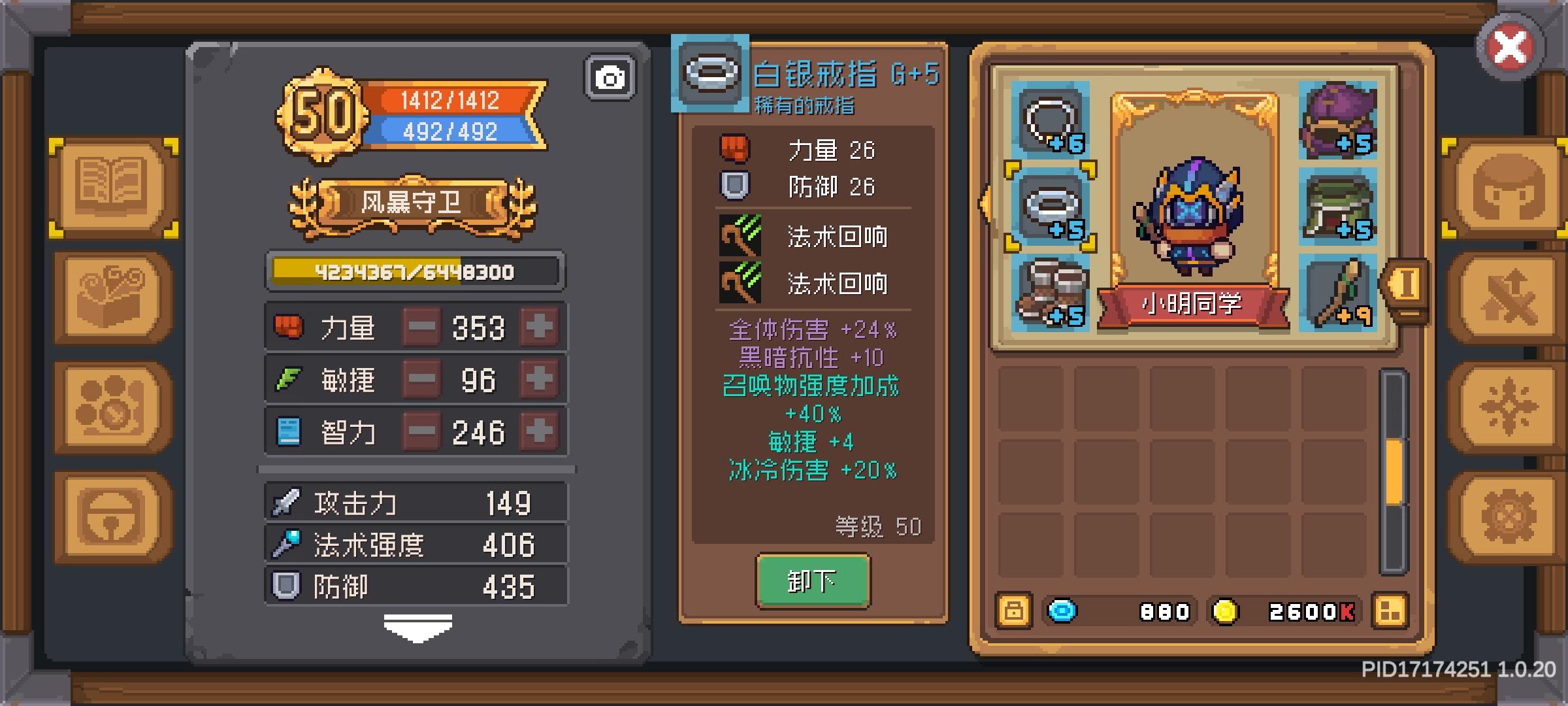Click the experience progress bar

(x=414, y=270)
